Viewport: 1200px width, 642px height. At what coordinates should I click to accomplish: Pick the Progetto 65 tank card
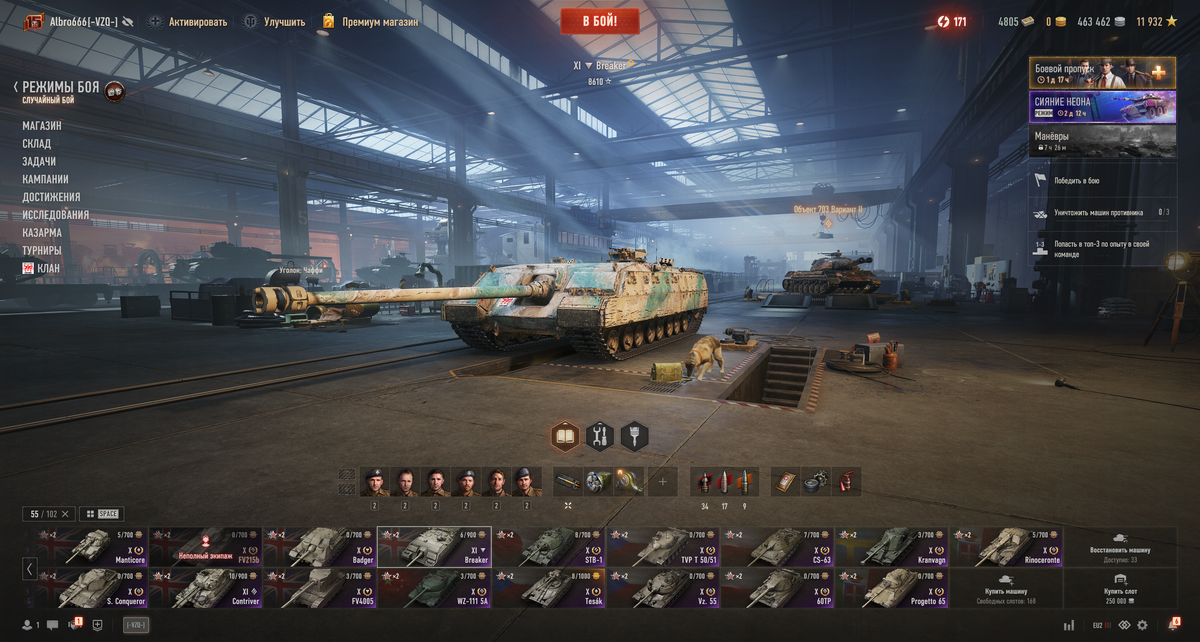[891, 588]
